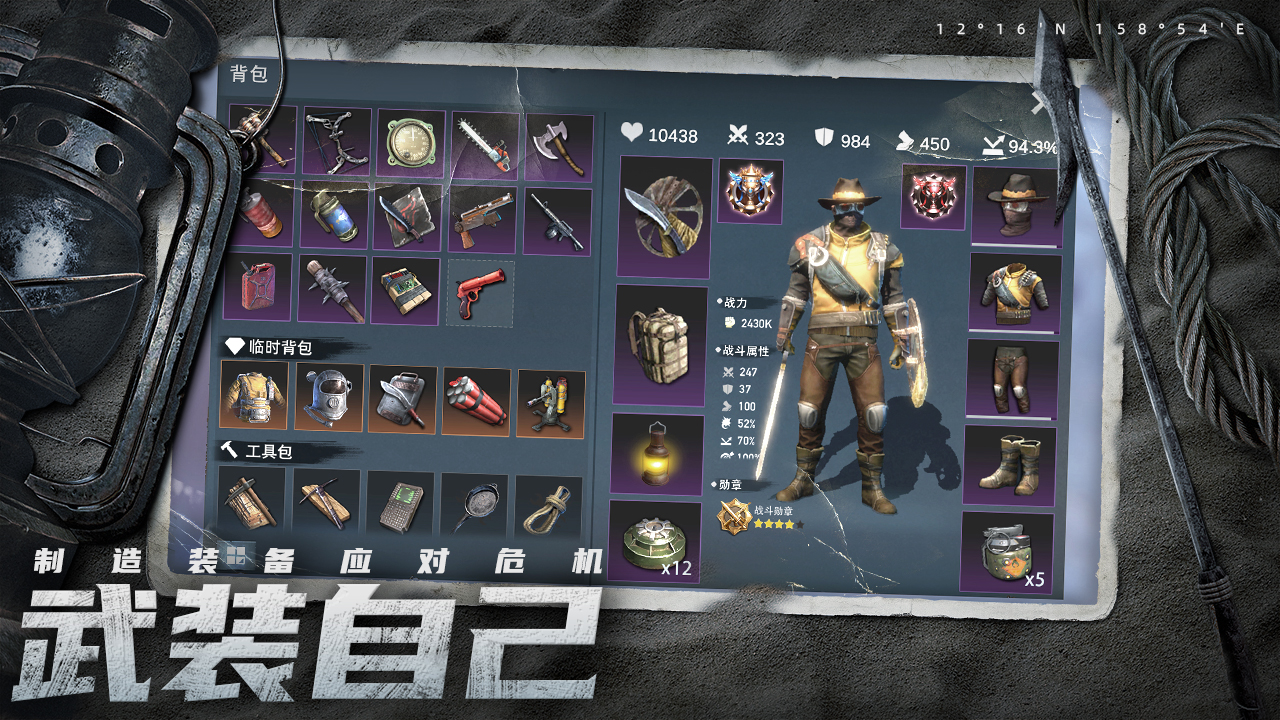Open the cowboy hat equipment slot
This screenshot has width=1280, height=720.
point(1015,206)
